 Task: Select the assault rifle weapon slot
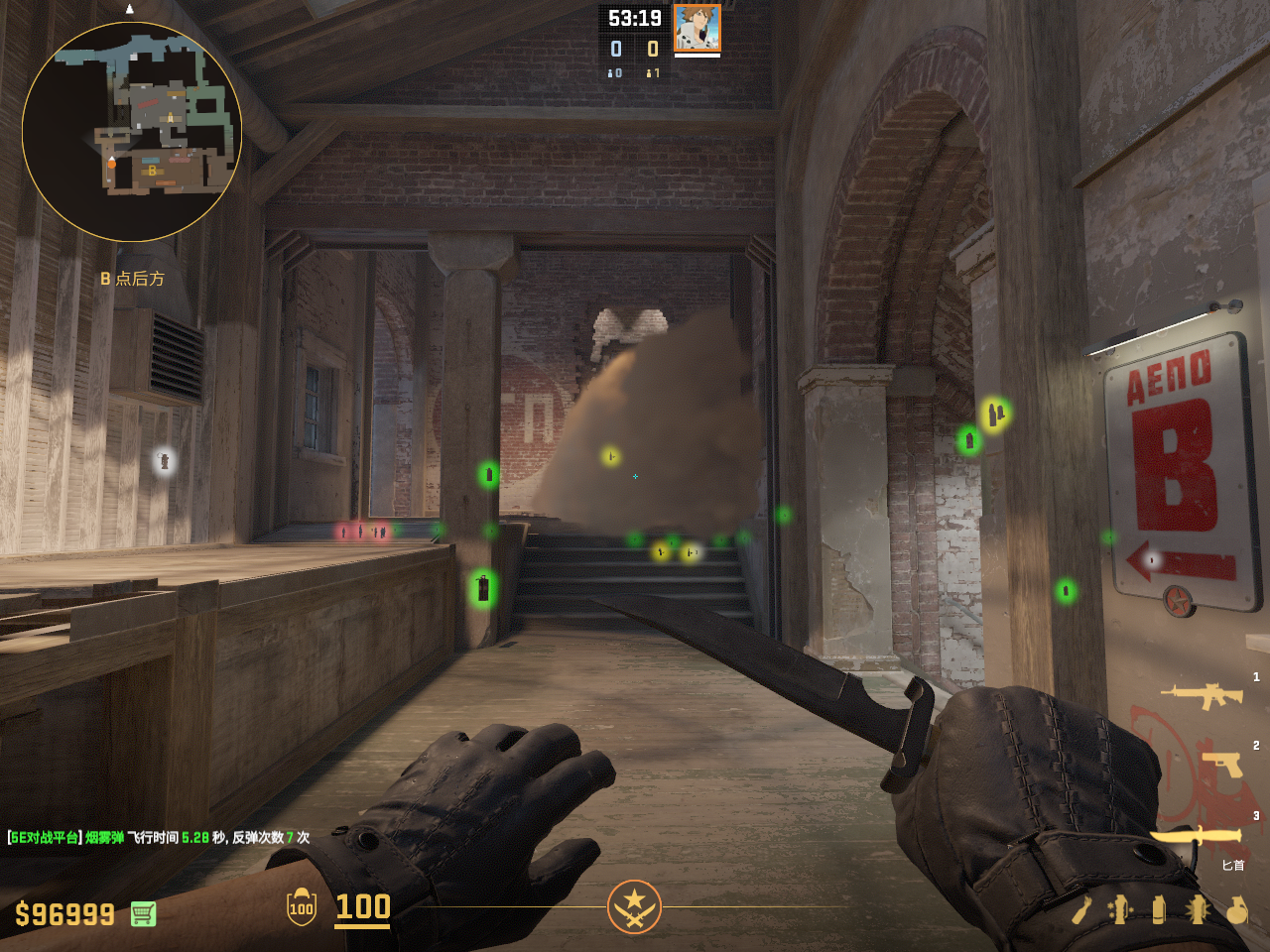[x=1202, y=695]
